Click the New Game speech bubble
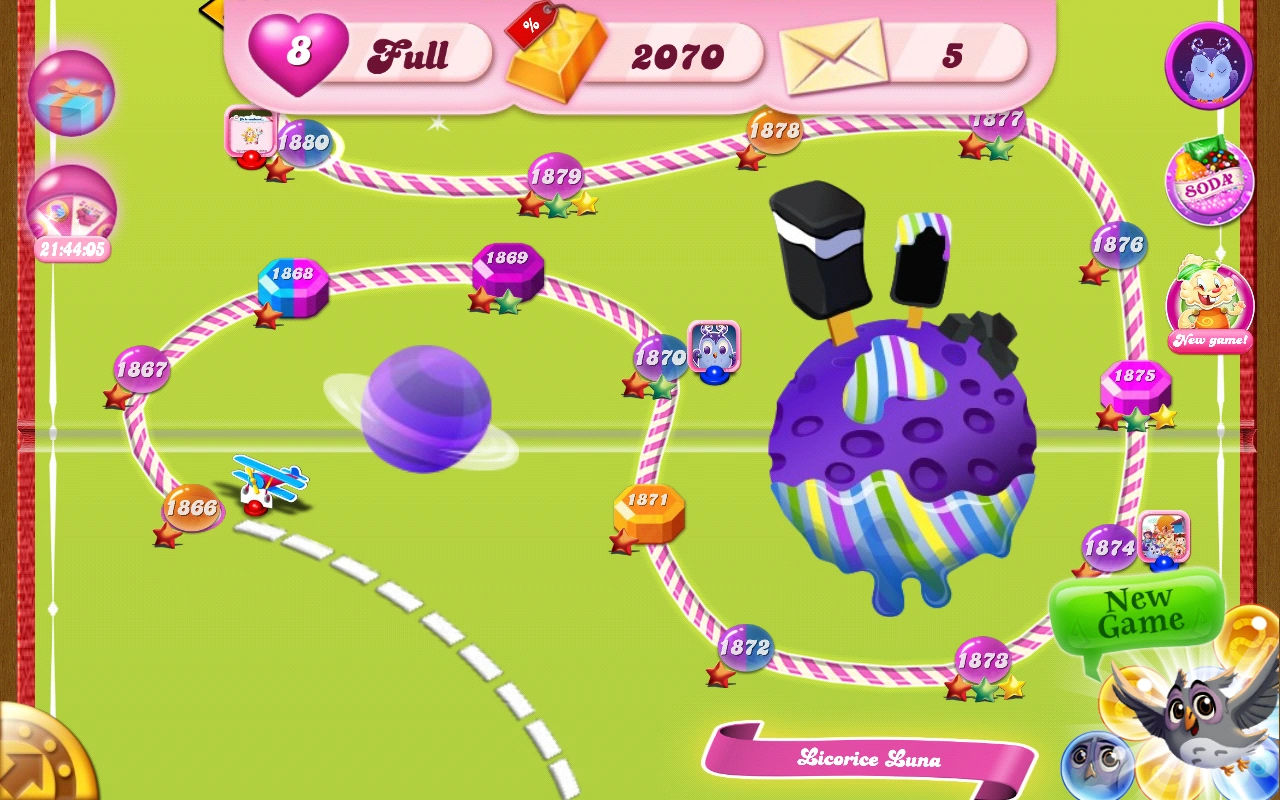Screen dimensions: 1280x800 [1137, 610]
